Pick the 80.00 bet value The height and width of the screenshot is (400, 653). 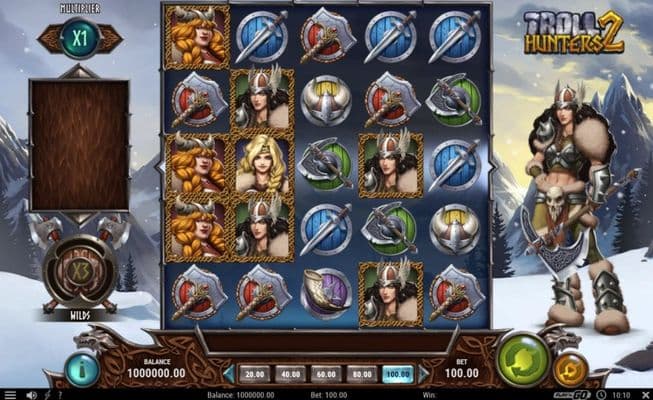pyautogui.click(x=363, y=374)
